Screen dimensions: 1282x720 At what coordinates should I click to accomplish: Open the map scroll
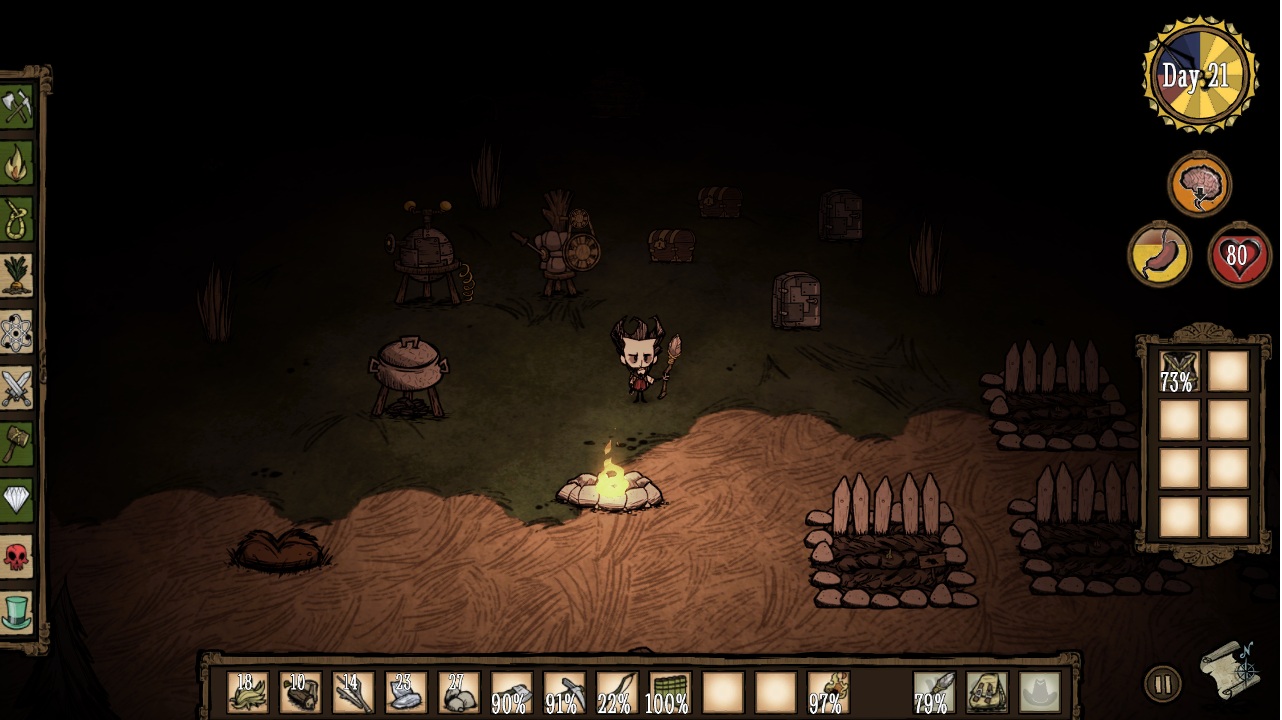click(1230, 668)
